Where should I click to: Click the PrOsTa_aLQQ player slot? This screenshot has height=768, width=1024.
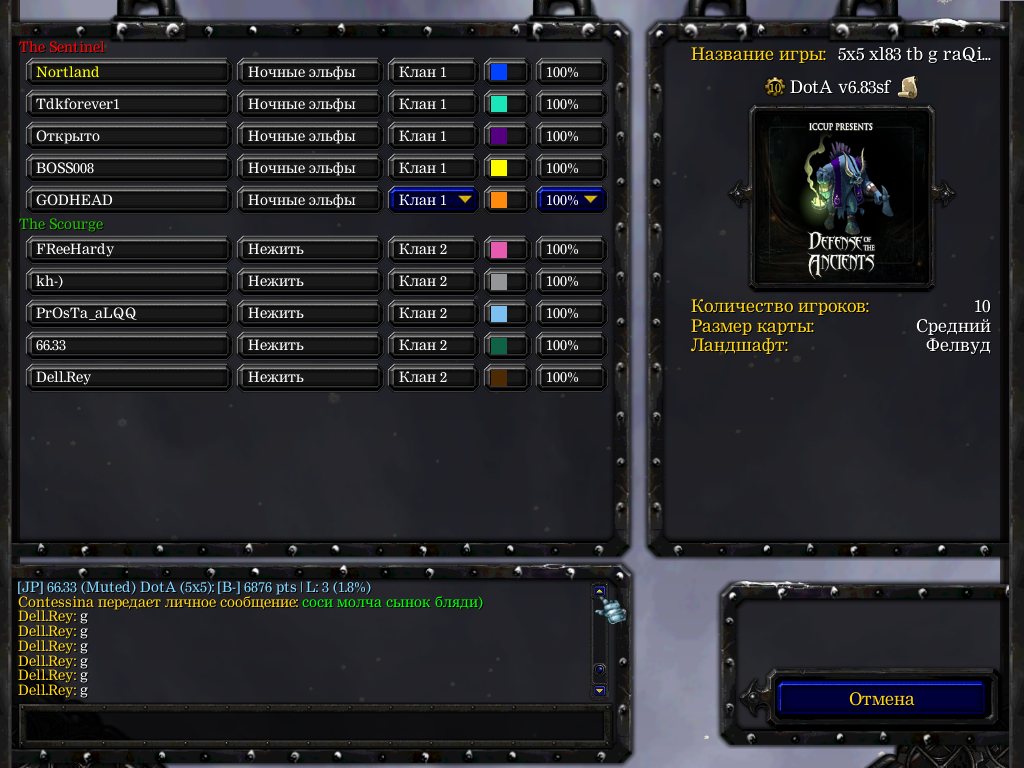tap(129, 313)
